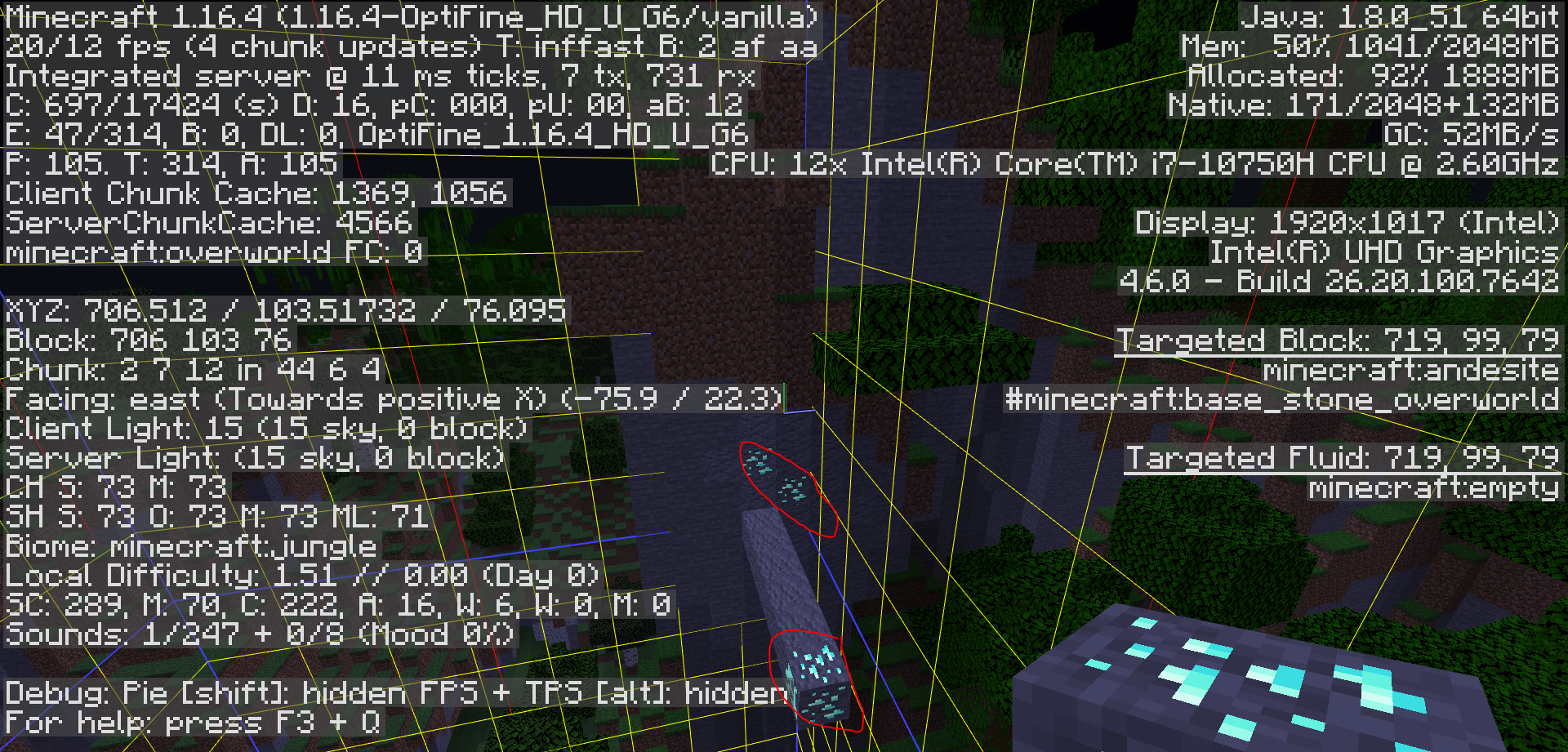Viewport: 1568px width, 752px height.
Task: Select the minecraft:empty fluid readout
Action: [x=1433, y=487]
